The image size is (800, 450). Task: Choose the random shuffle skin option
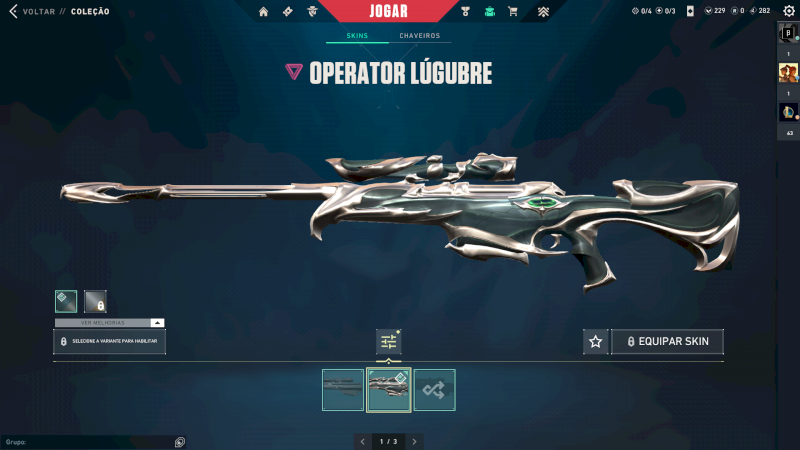(435, 390)
